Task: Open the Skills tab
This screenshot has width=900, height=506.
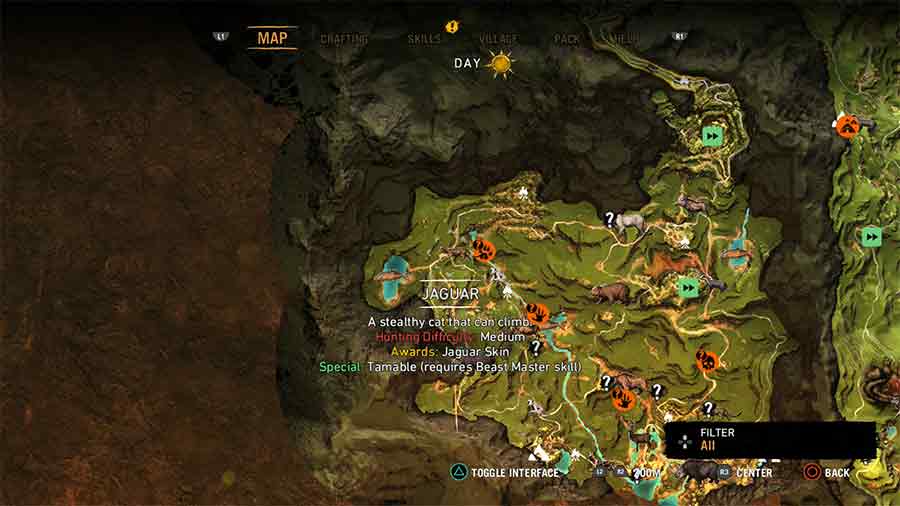Action: tap(424, 39)
